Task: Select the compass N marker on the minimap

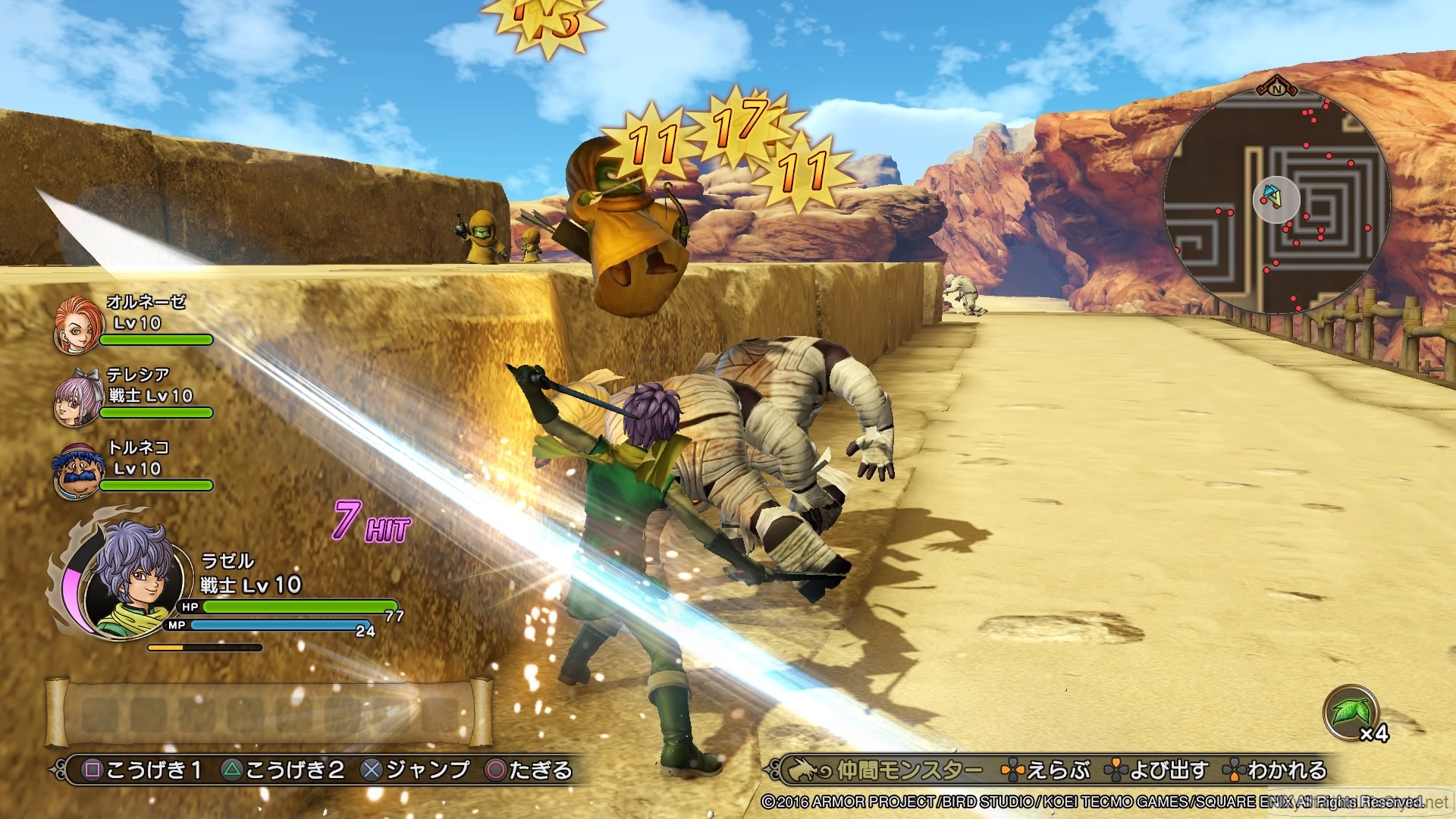Action: pyautogui.click(x=1276, y=89)
